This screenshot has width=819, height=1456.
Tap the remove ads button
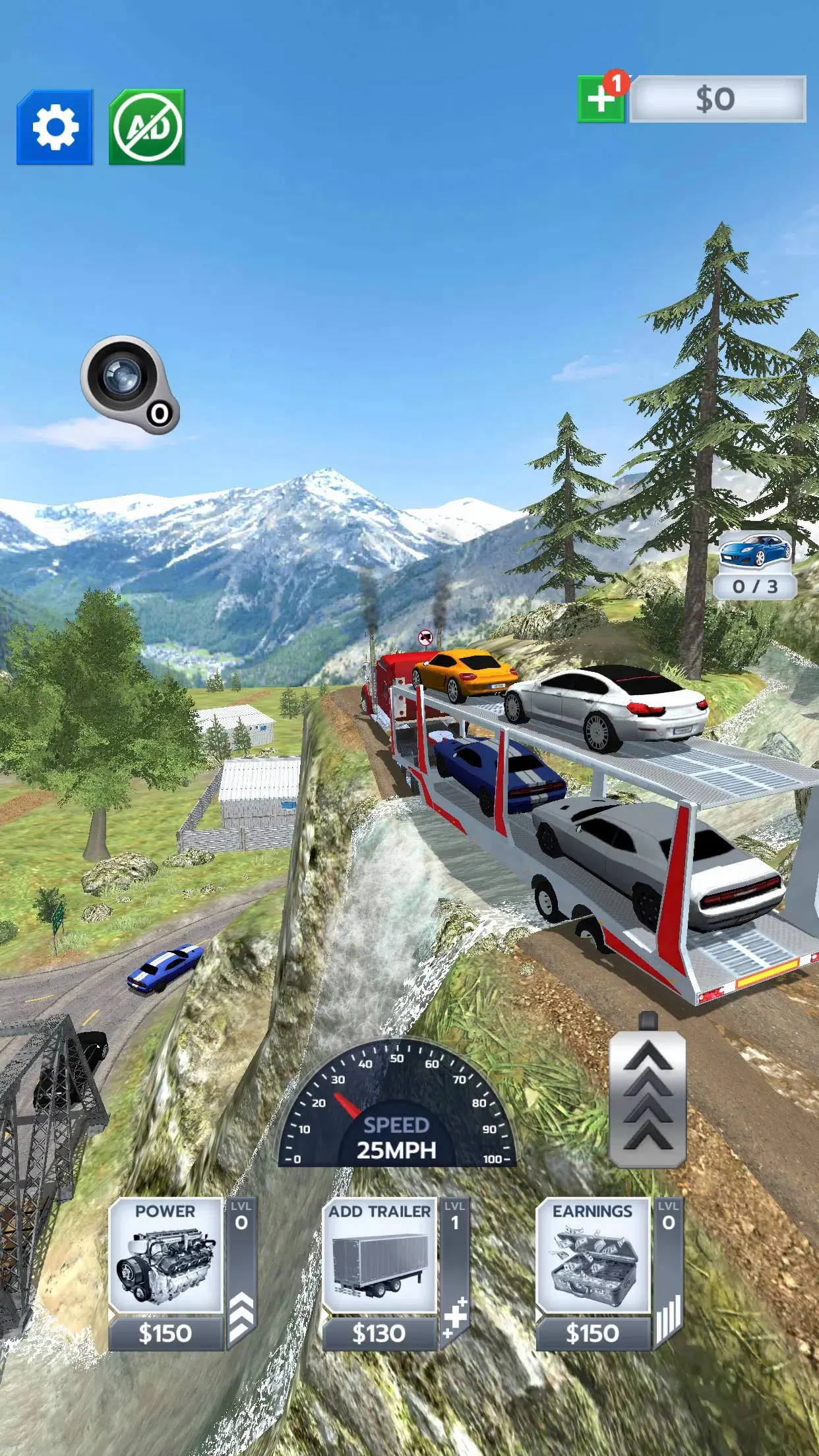tap(146, 127)
